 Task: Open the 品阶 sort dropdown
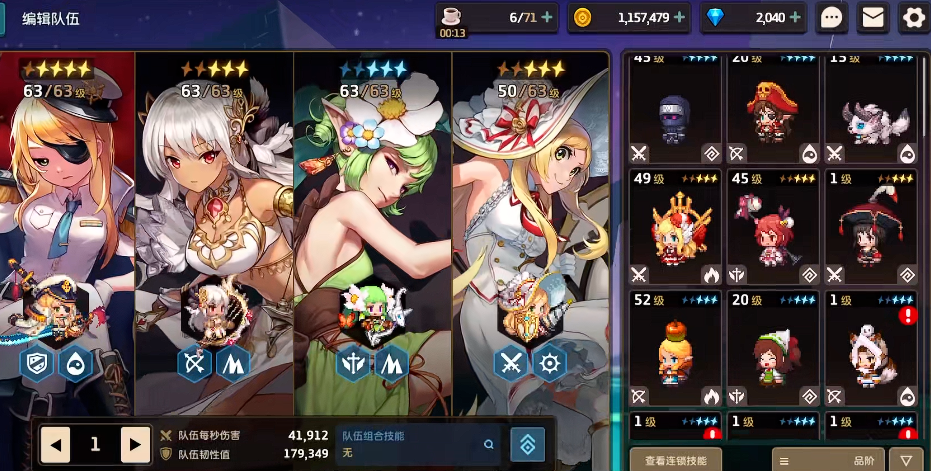tap(828, 460)
